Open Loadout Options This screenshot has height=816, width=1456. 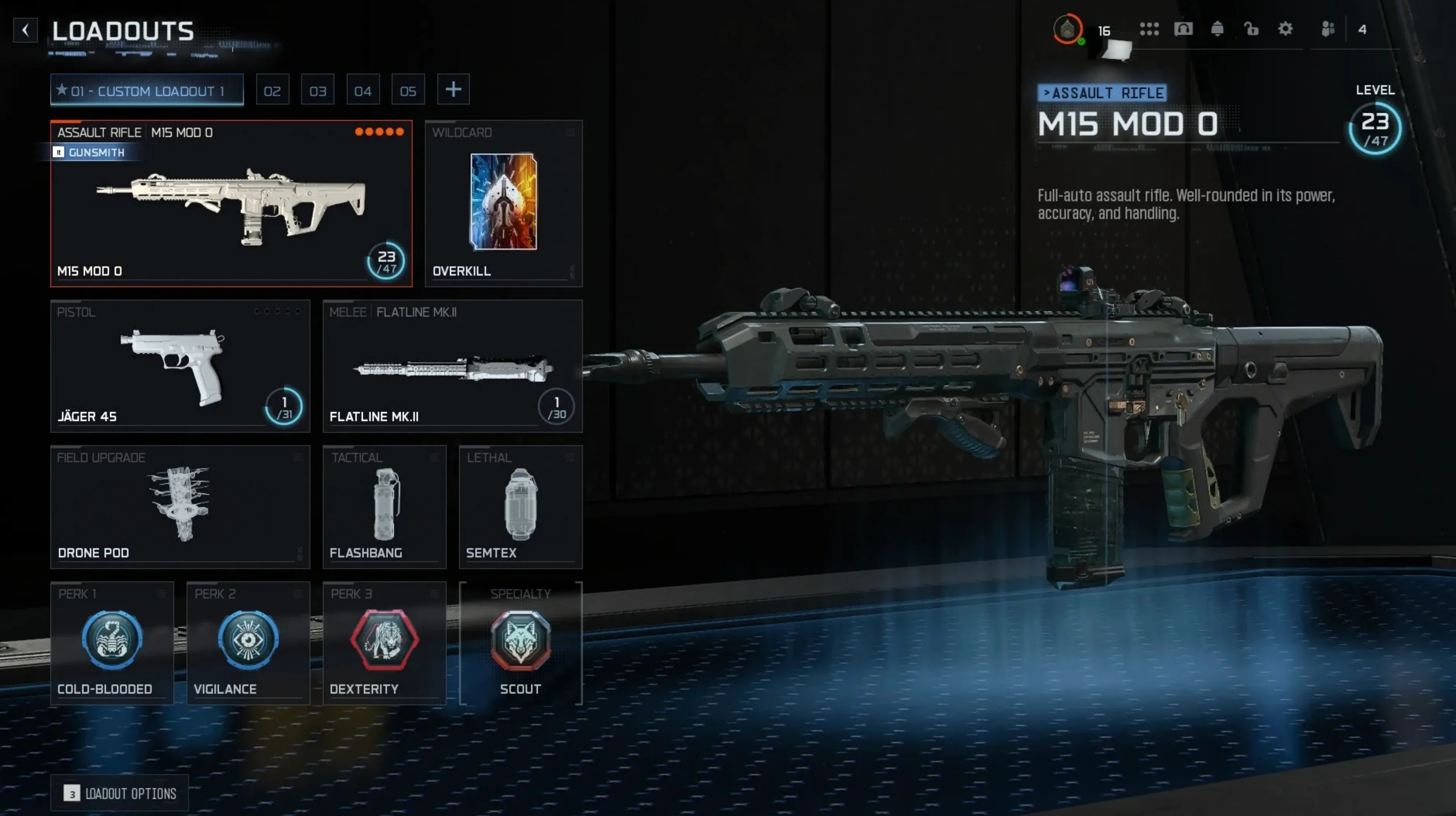click(x=119, y=793)
